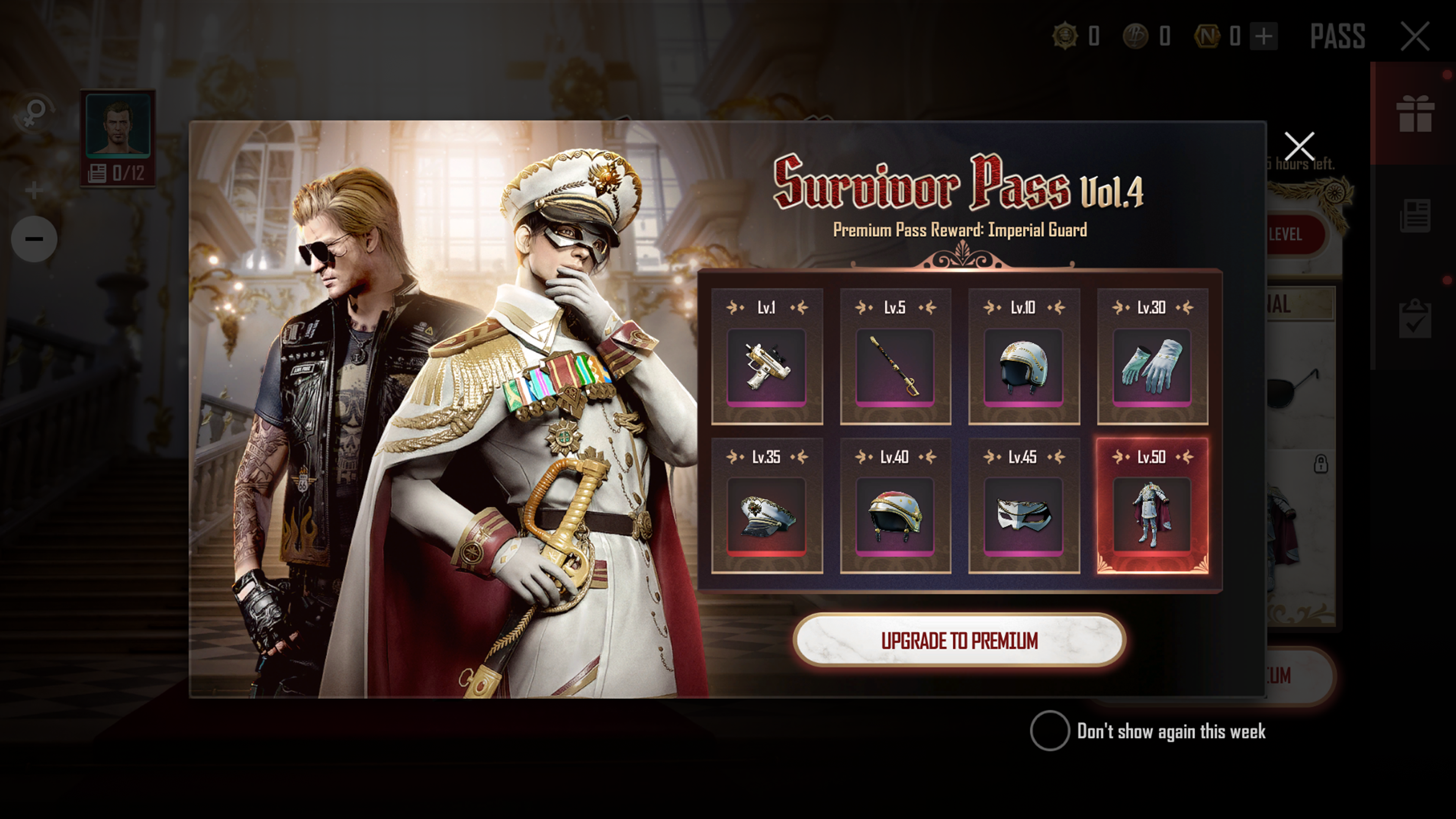Select the character portrait thumbnail
Viewport: 1456px width, 819px height.
118,124
